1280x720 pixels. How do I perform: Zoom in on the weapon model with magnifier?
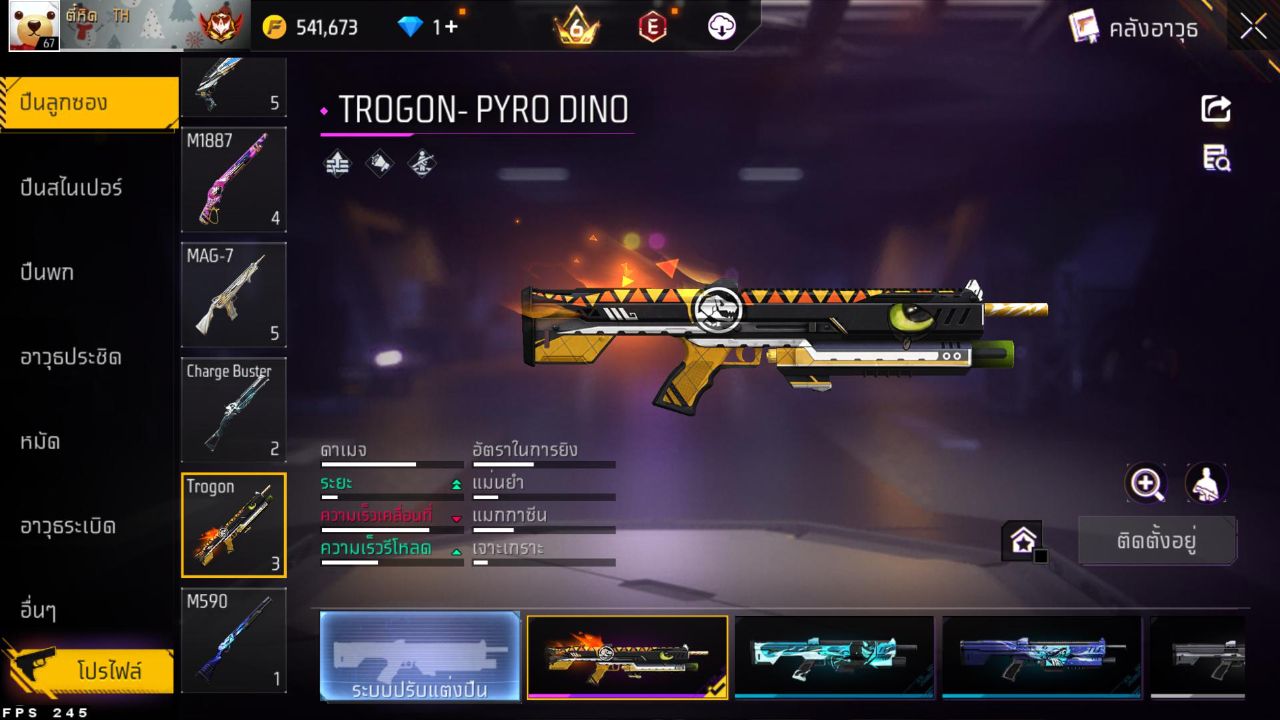coord(1147,484)
